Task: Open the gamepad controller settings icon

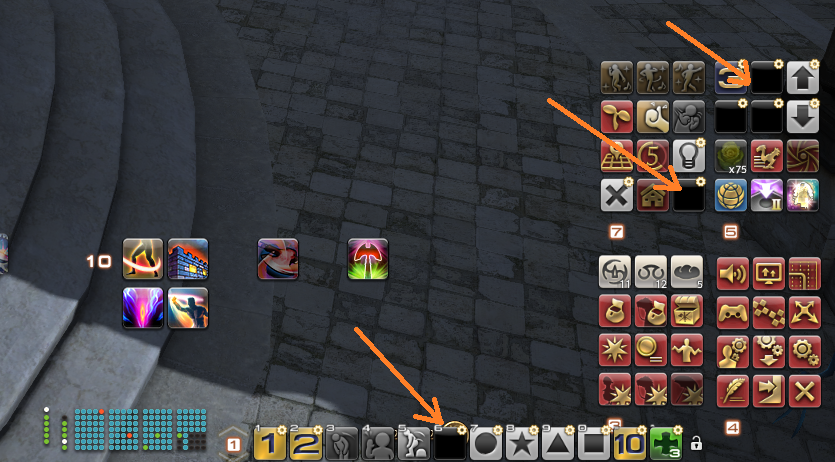Action: [733, 312]
